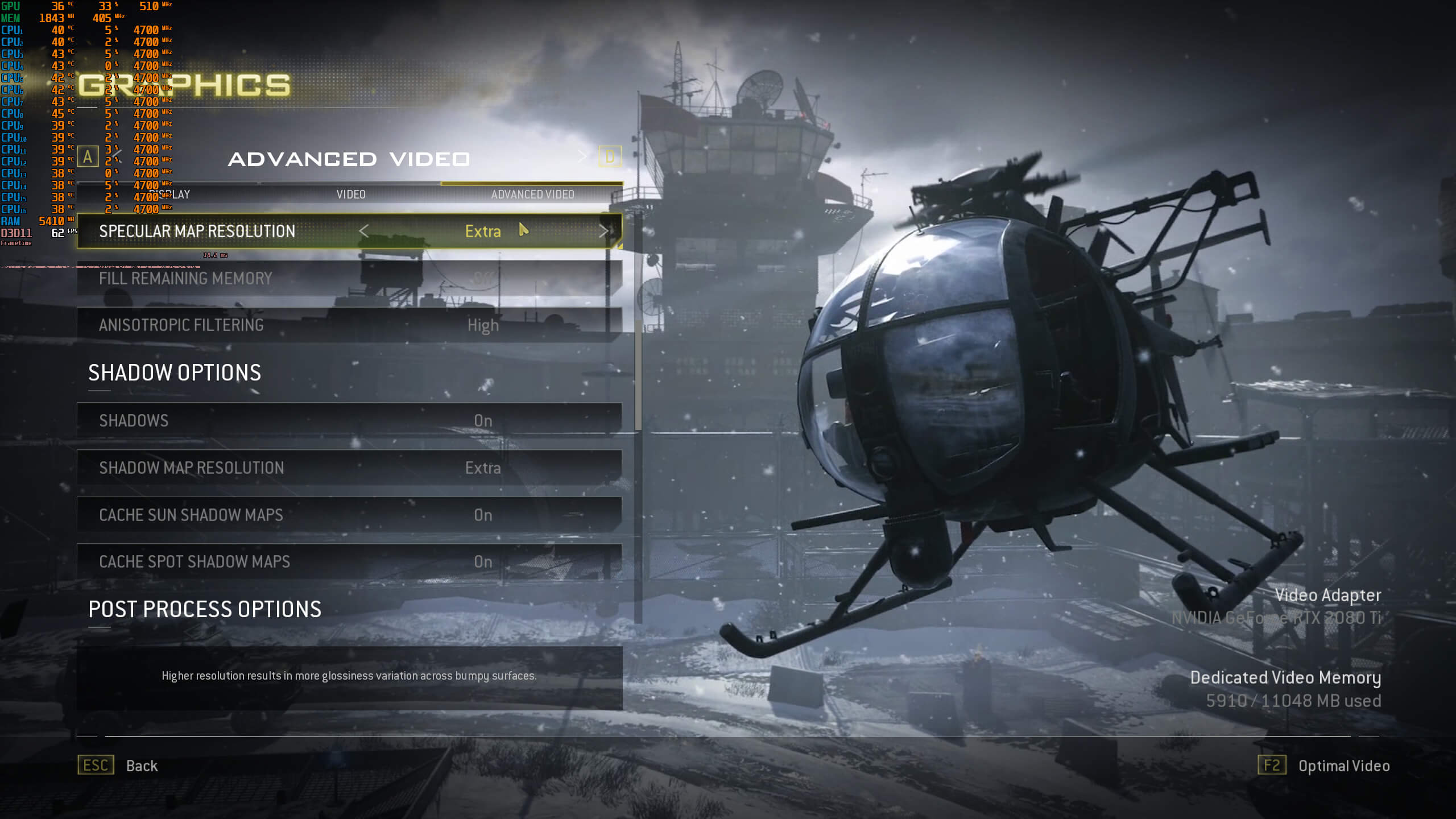Go to next settings category arrow

click(x=582, y=155)
